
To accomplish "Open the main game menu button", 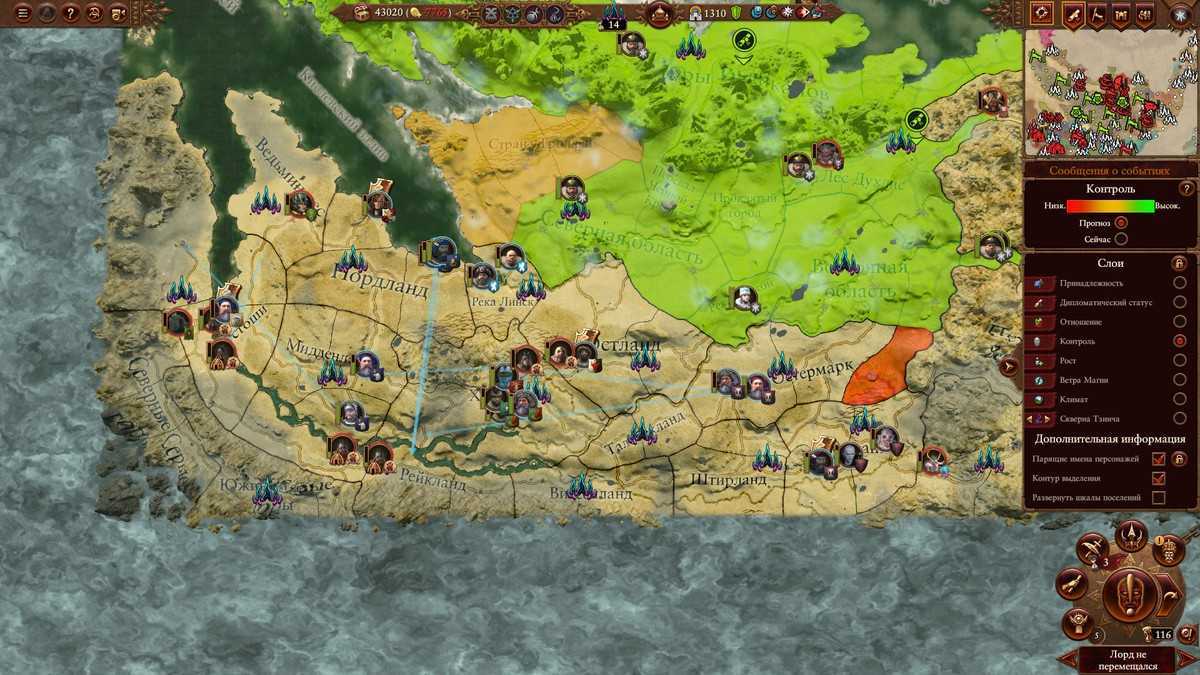I will (x=21, y=13).
